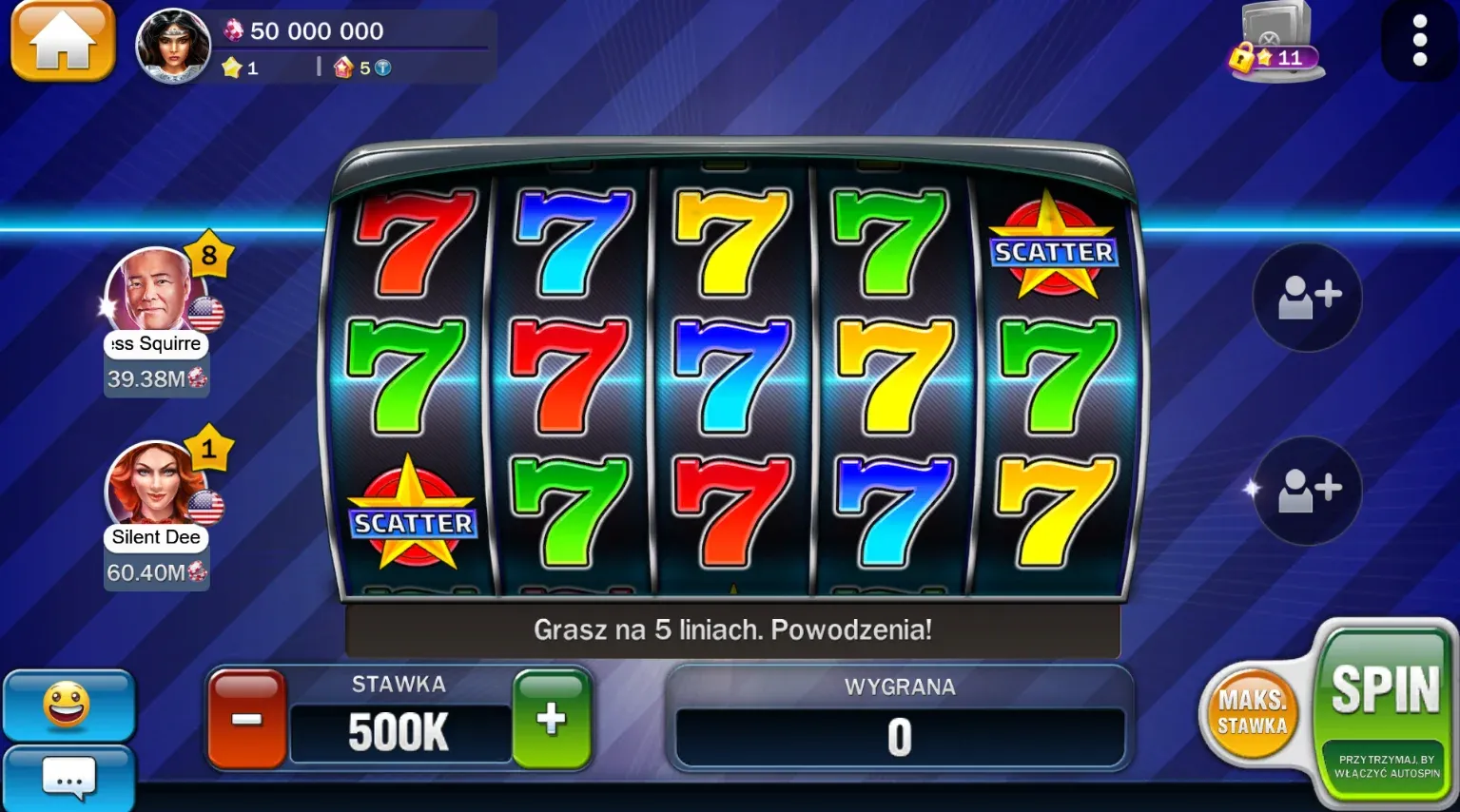Click the orange Home icon
Screen dimensions: 1460x812
(61, 42)
